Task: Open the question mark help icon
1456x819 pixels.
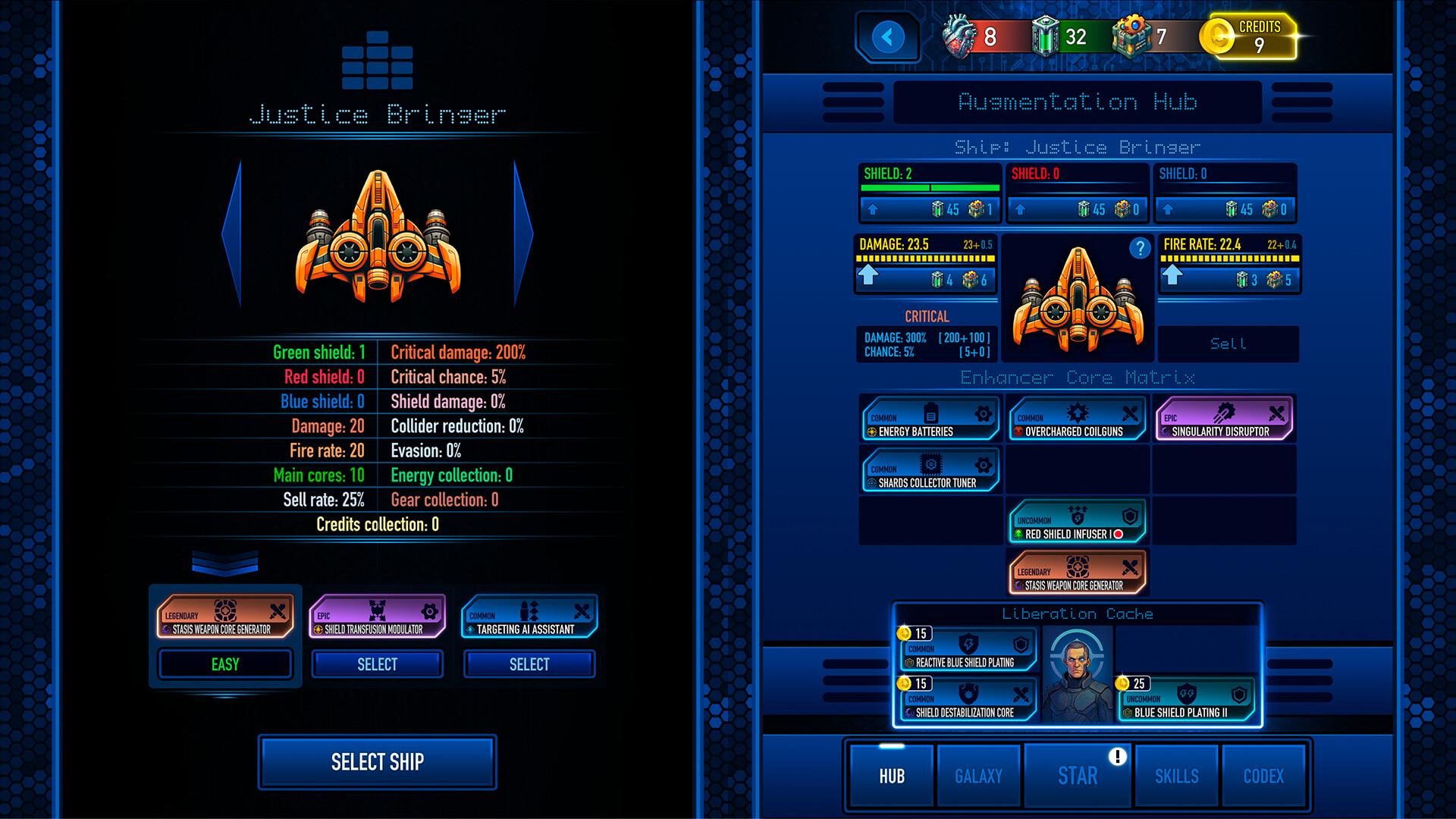Action: pyautogui.click(x=1139, y=248)
